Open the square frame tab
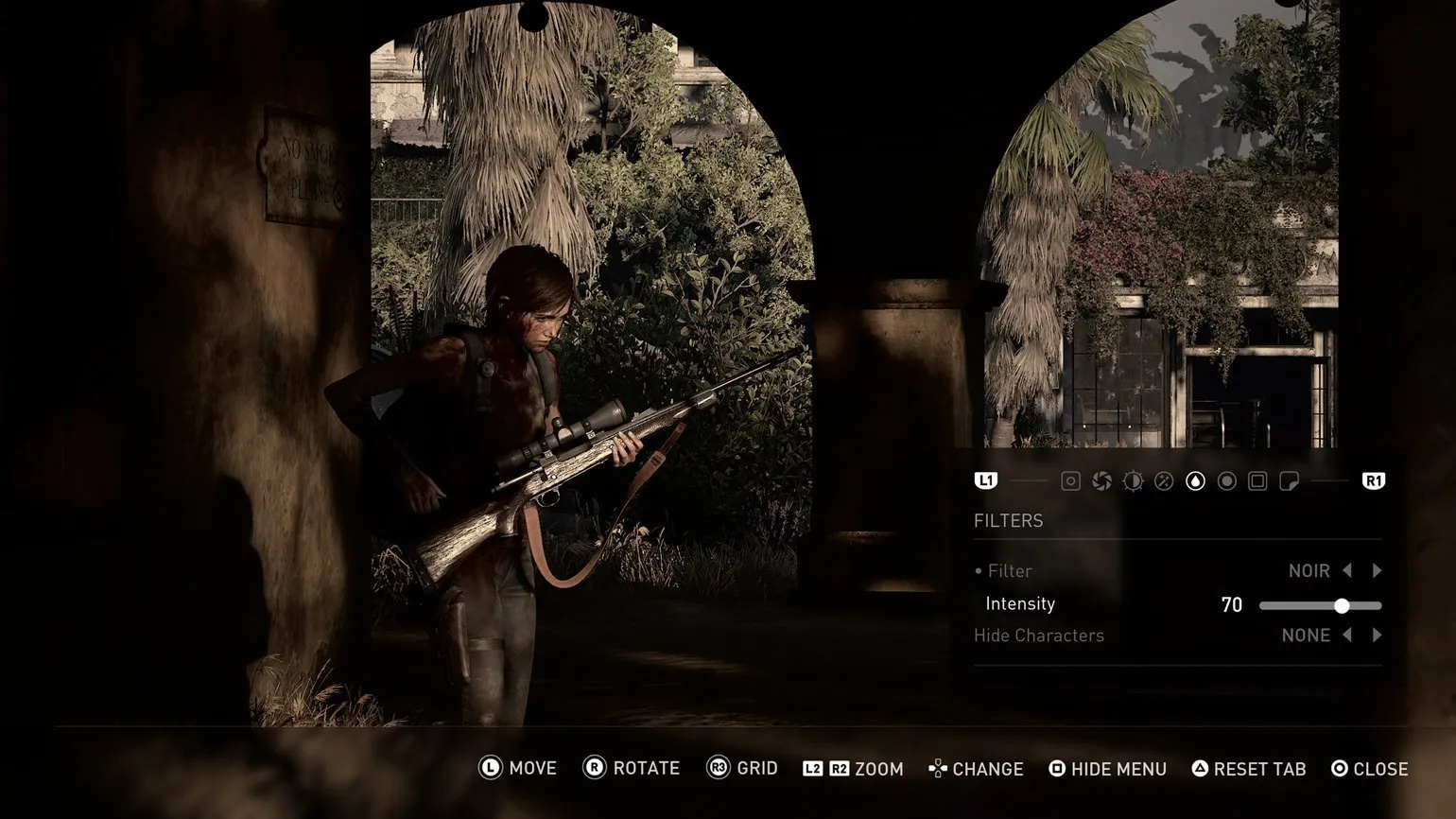This screenshot has width=1456, height=819. click(x=1257, y=481)
